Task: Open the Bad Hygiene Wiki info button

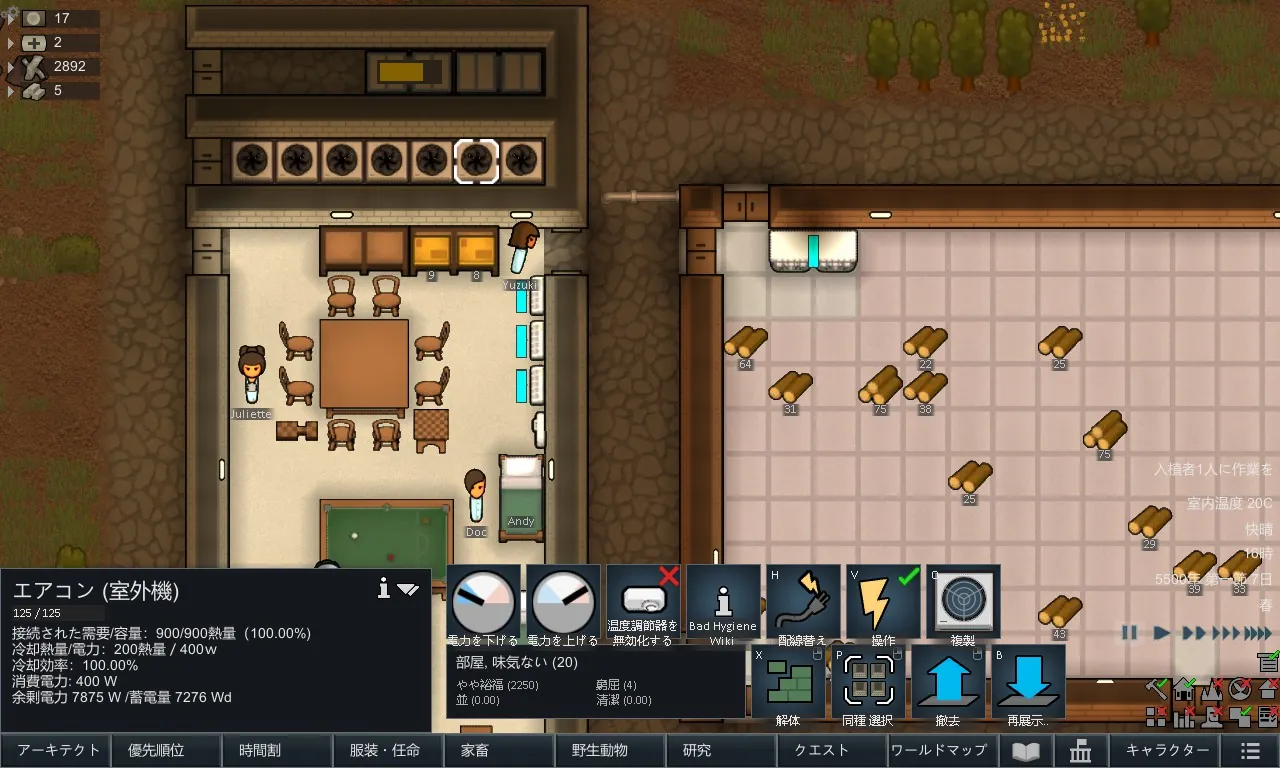Action: [723, 603]
